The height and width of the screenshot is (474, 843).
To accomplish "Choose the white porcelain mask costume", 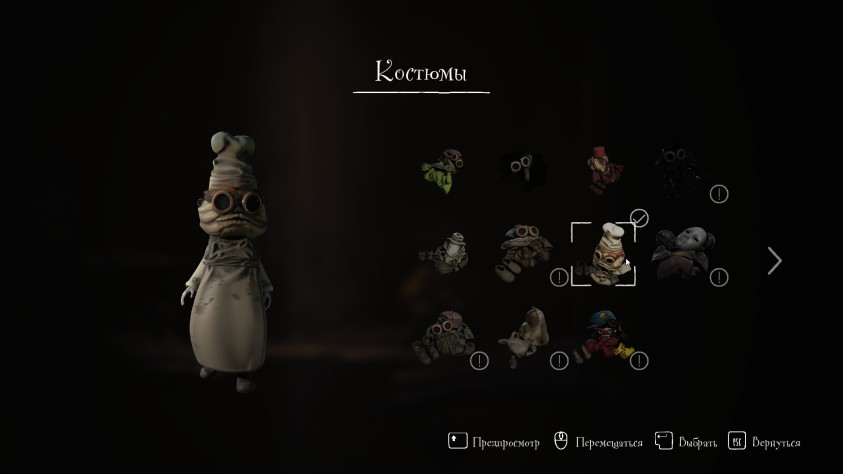I will (683, 254).
